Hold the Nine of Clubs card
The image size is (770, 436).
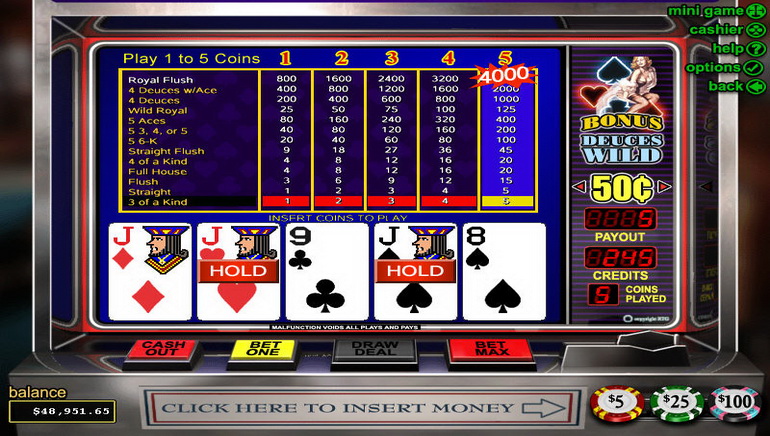pyautogui.click(x=326, y=271)
